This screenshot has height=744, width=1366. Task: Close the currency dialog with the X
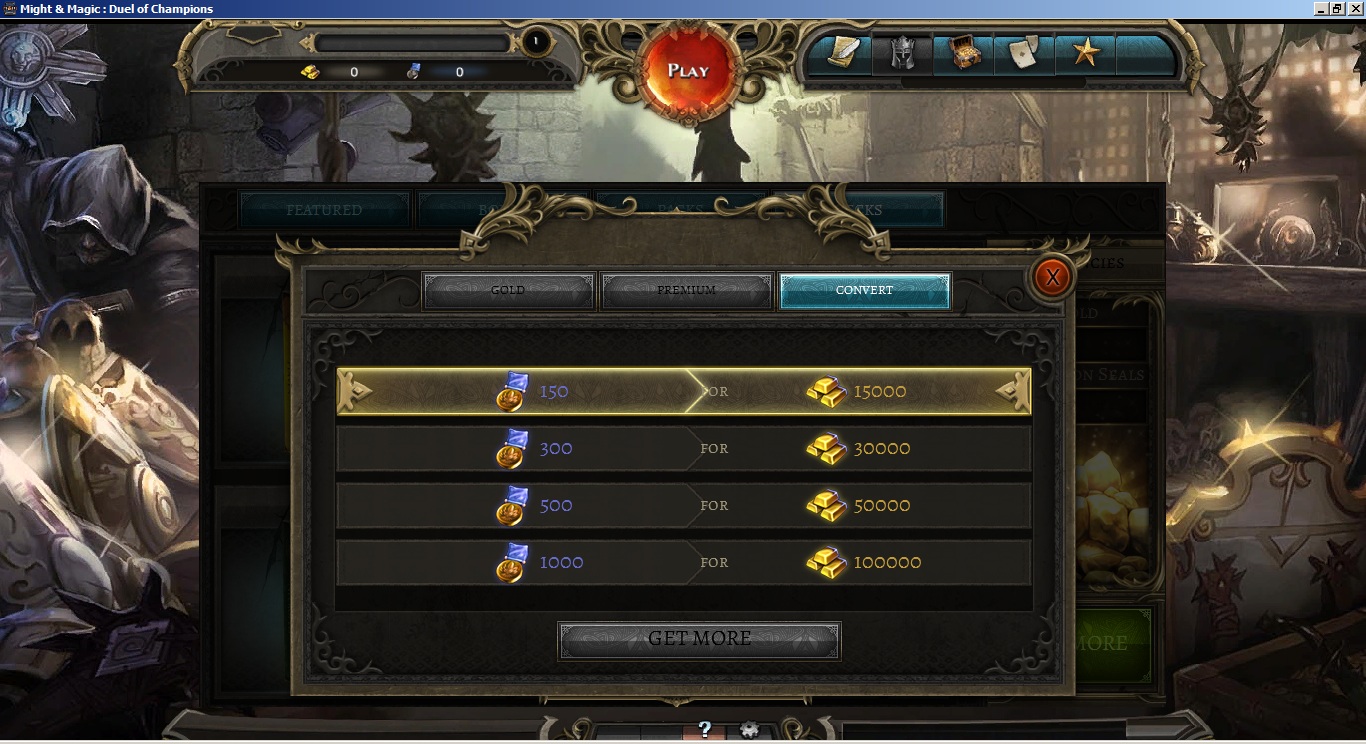pos(1052,276)
